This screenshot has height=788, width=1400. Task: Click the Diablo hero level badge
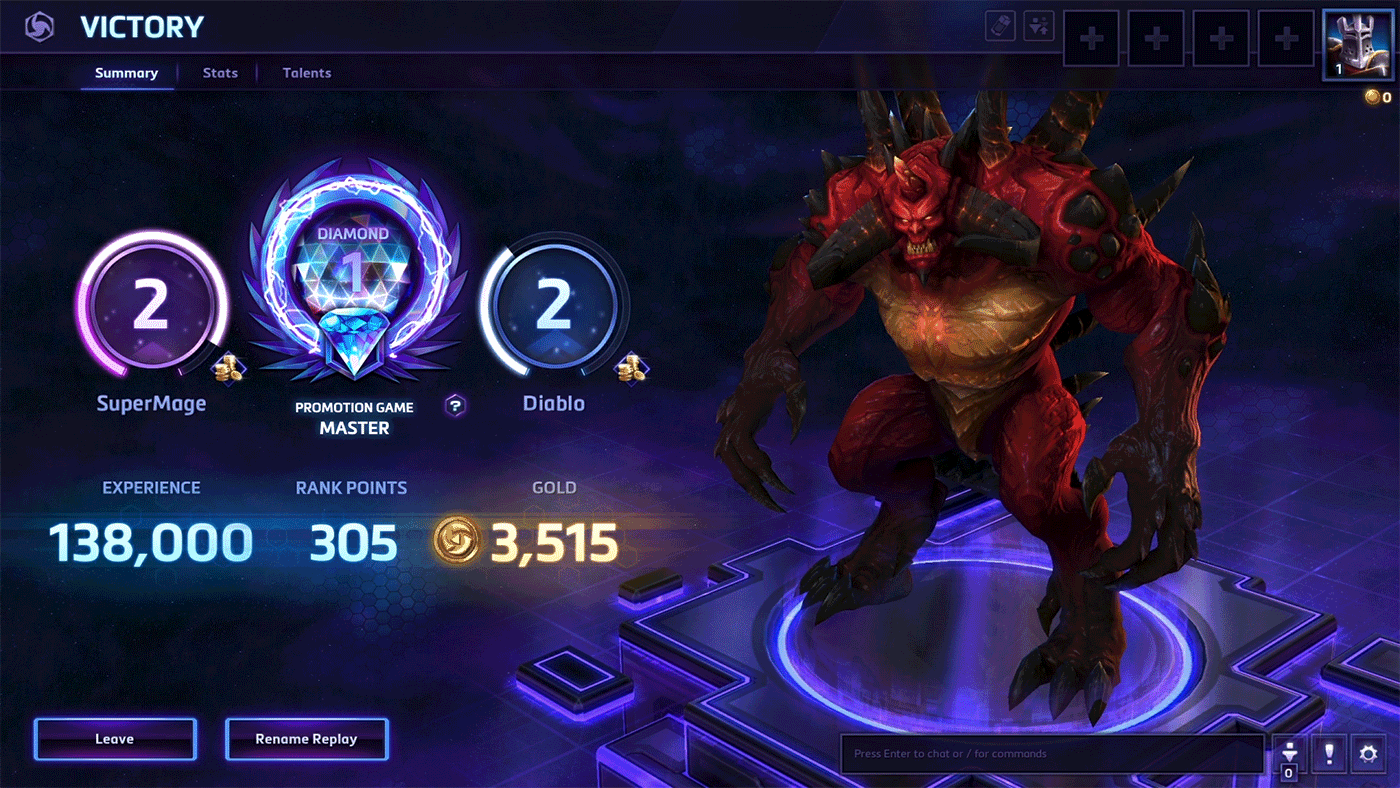tap(553, 307)
